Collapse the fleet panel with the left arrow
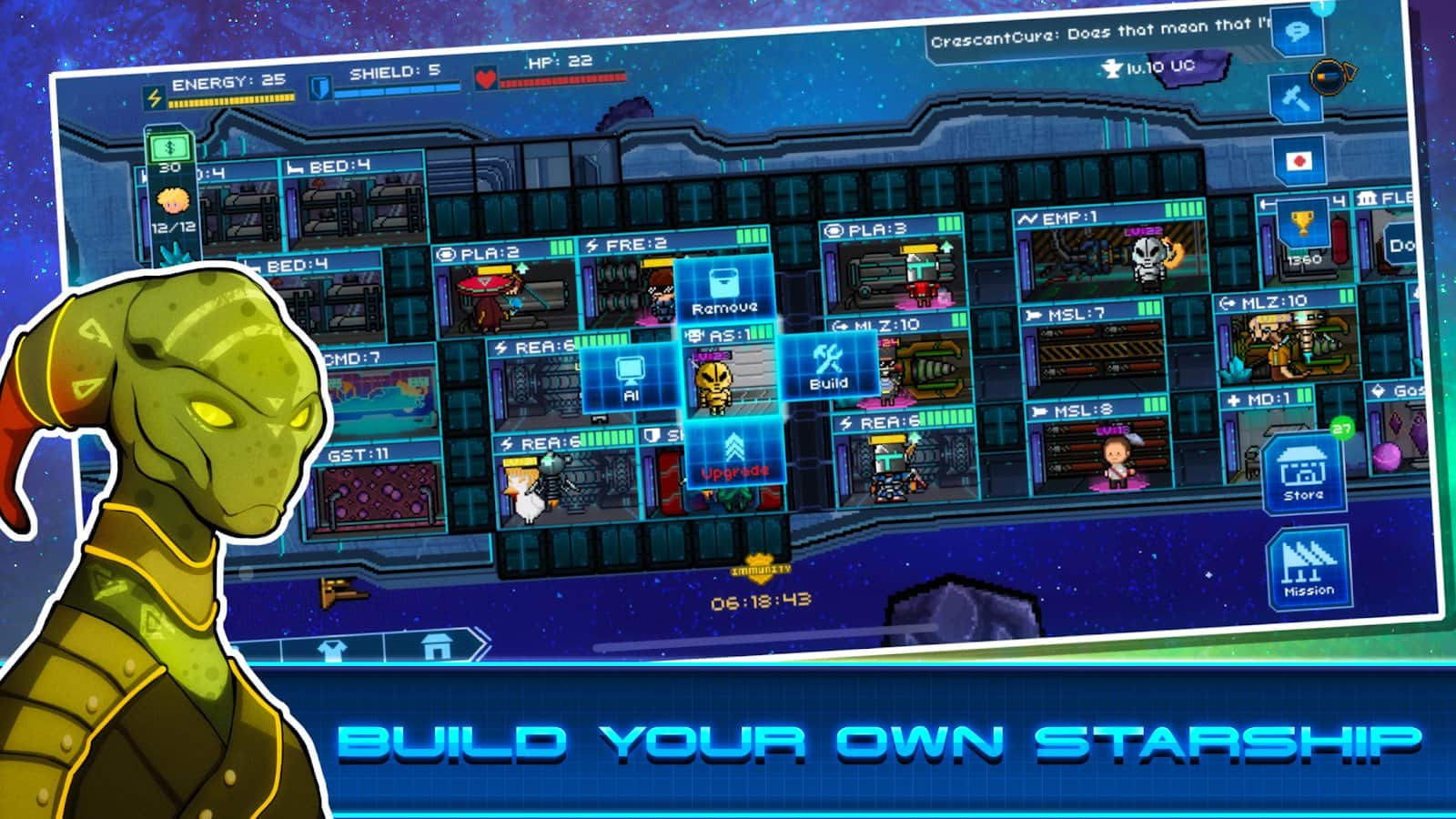 pyautogui.click(x=1265, y=202)
